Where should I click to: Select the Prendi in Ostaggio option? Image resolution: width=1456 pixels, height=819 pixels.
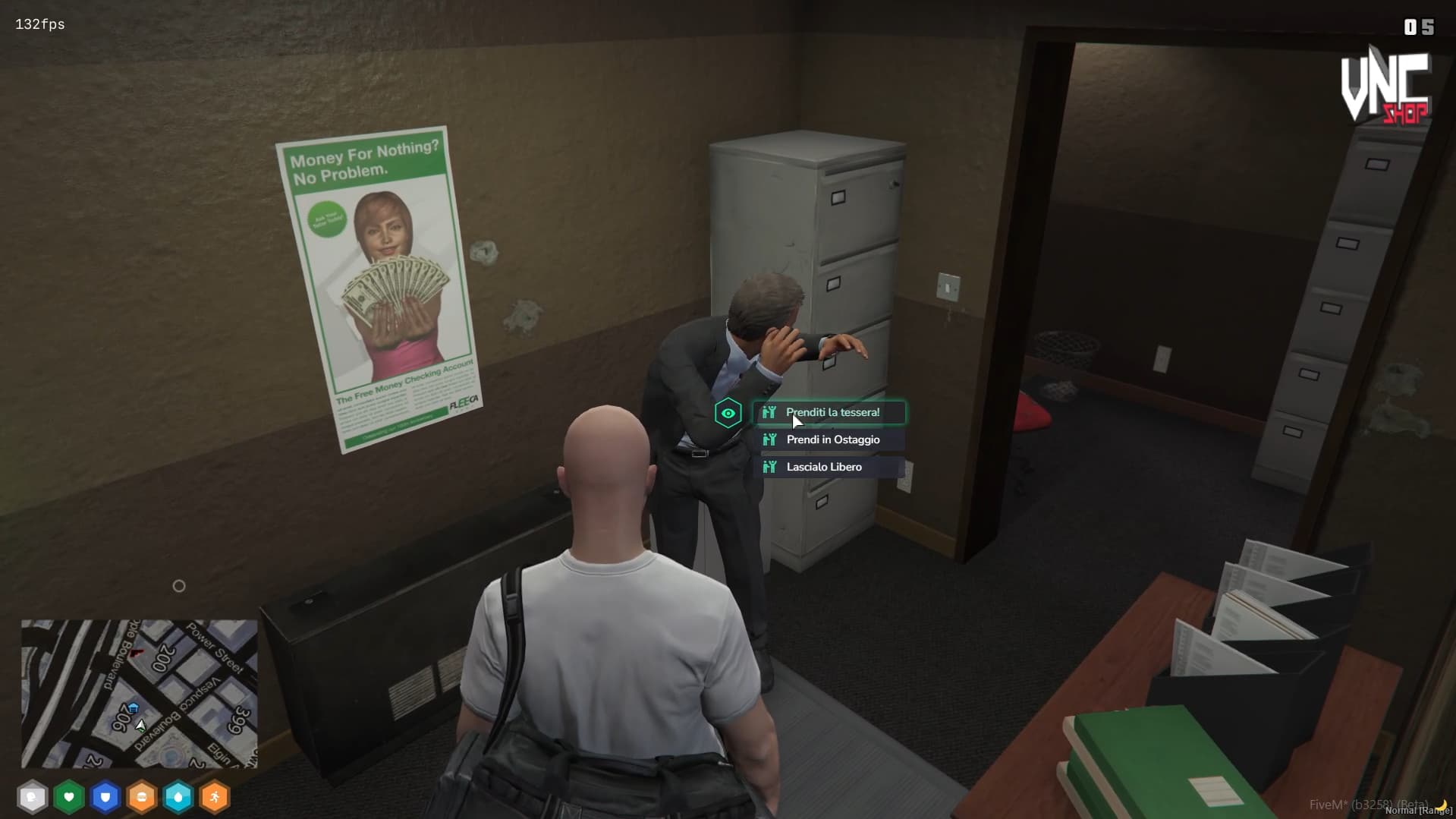(x=832, y=439)
